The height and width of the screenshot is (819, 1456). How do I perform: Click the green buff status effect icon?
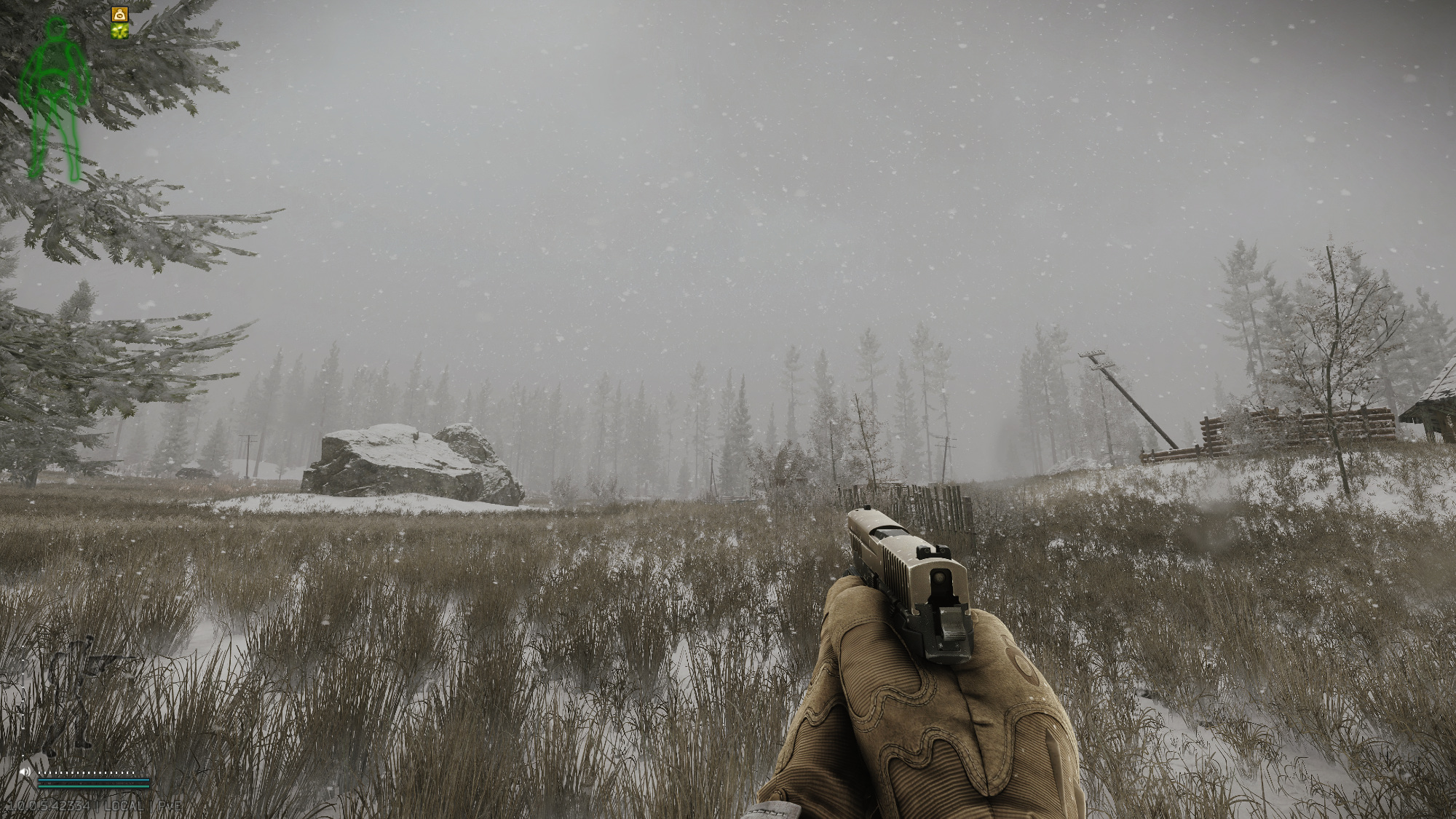tap(119, 31)
